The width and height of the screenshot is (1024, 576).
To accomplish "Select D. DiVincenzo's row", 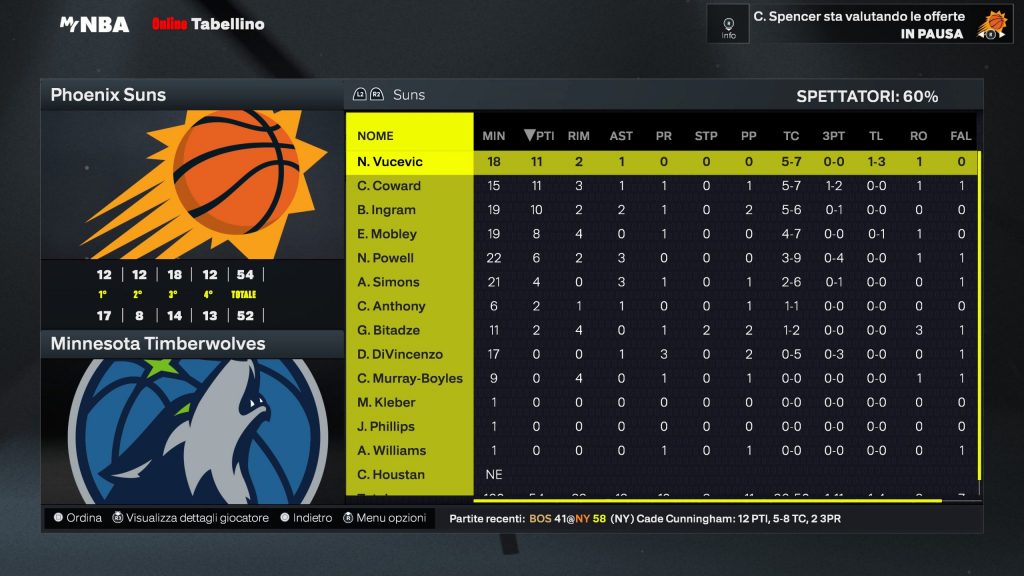I will point(400,354).
